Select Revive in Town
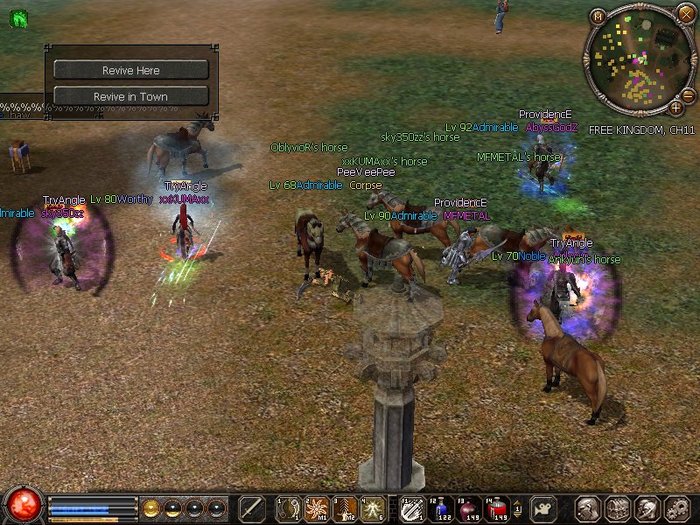 130,96
